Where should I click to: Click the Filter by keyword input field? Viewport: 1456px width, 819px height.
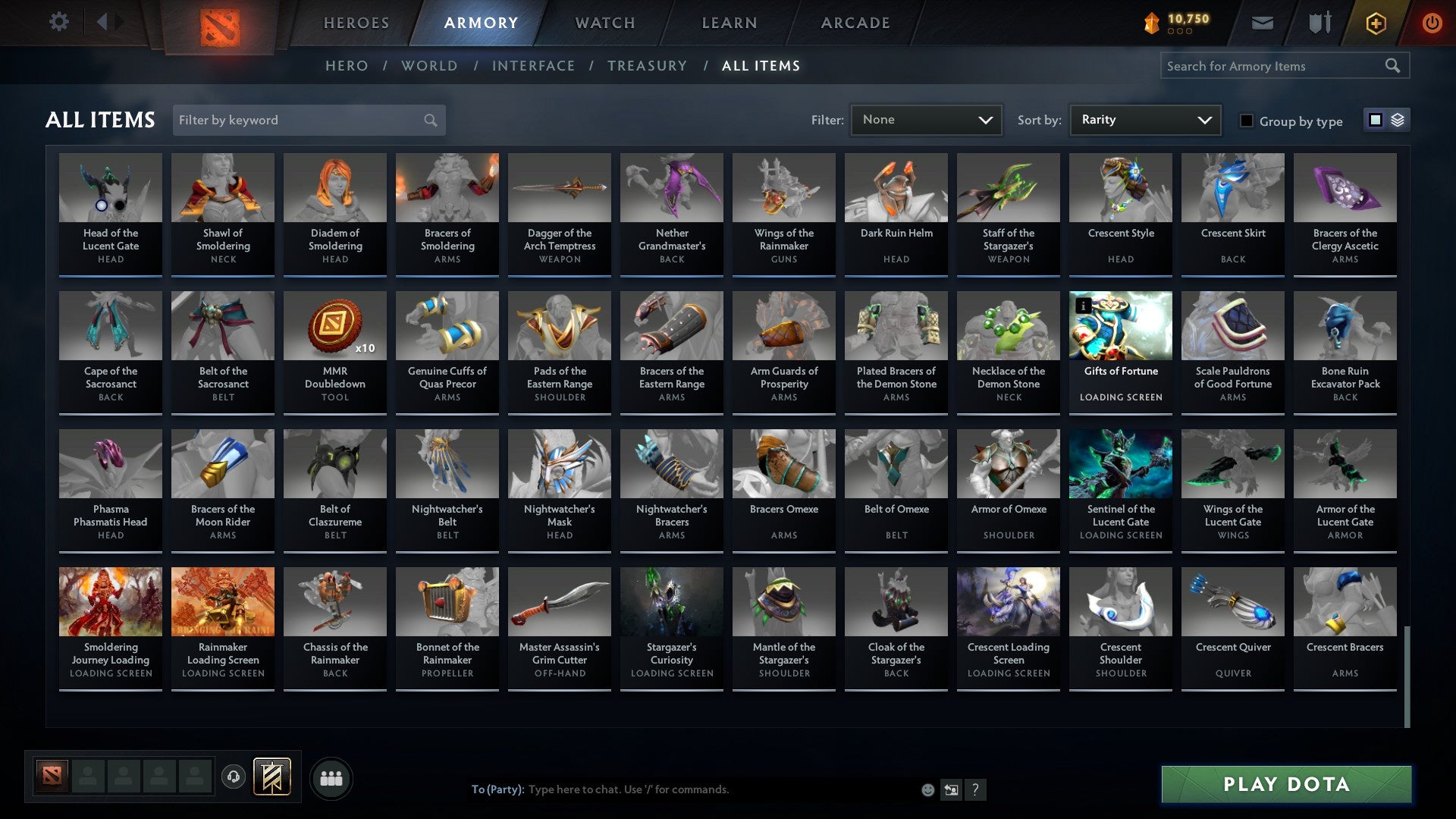296,120
